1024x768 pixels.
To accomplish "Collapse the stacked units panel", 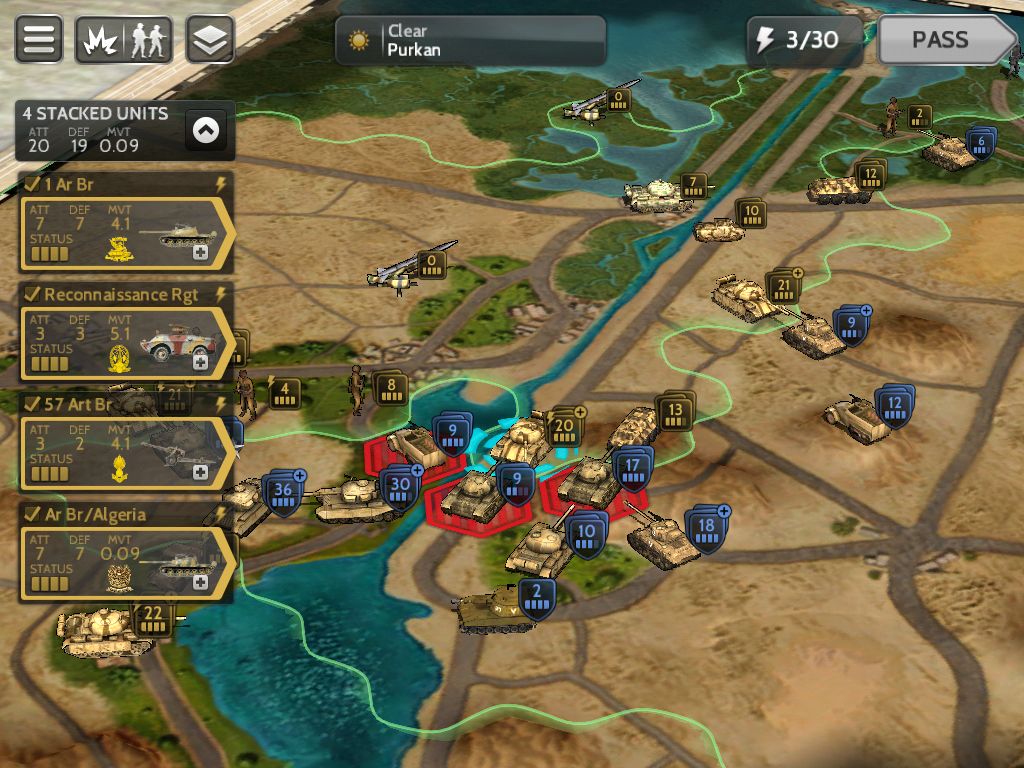I will click(206, 129).
